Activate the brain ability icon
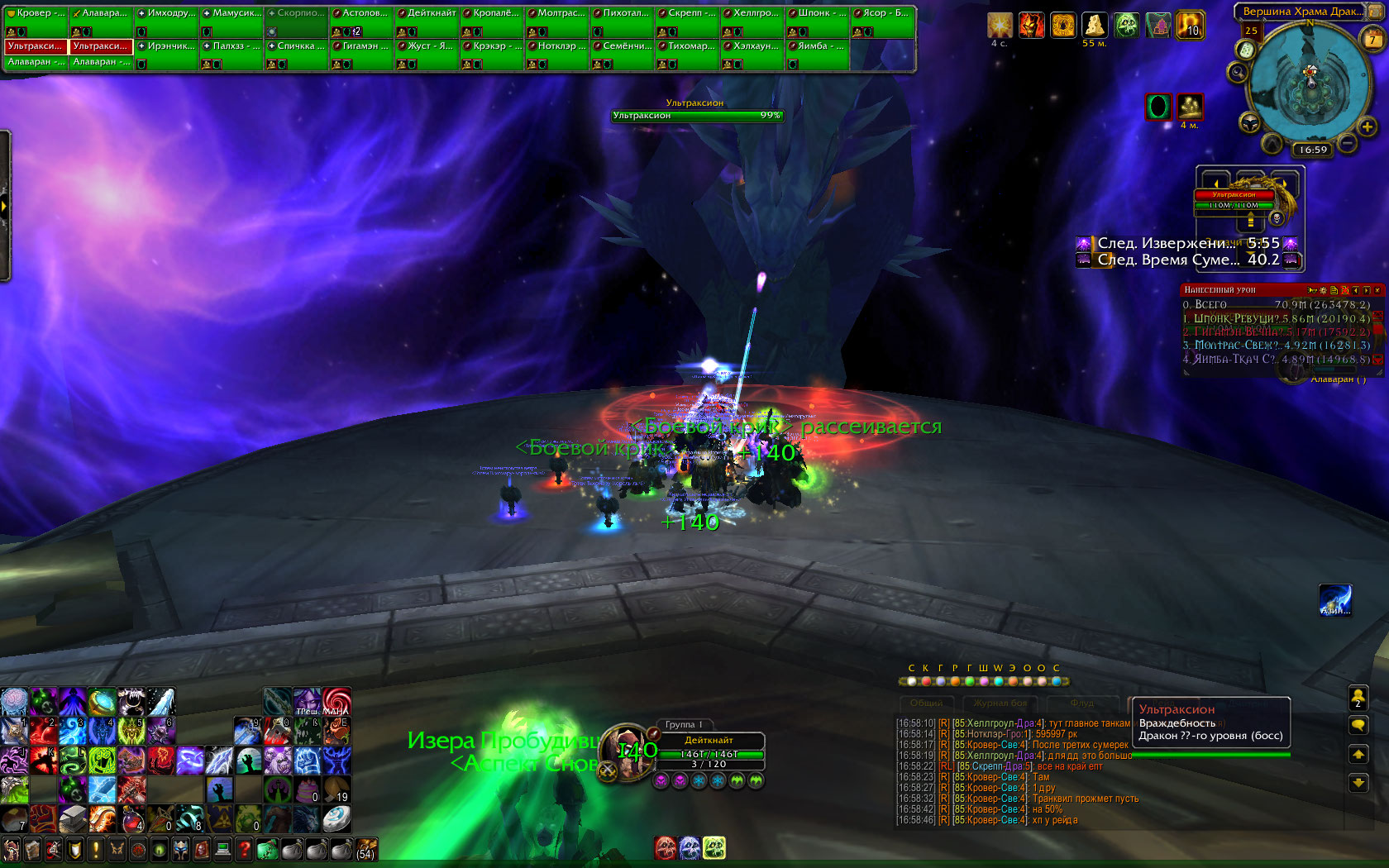 click(14, 702)
